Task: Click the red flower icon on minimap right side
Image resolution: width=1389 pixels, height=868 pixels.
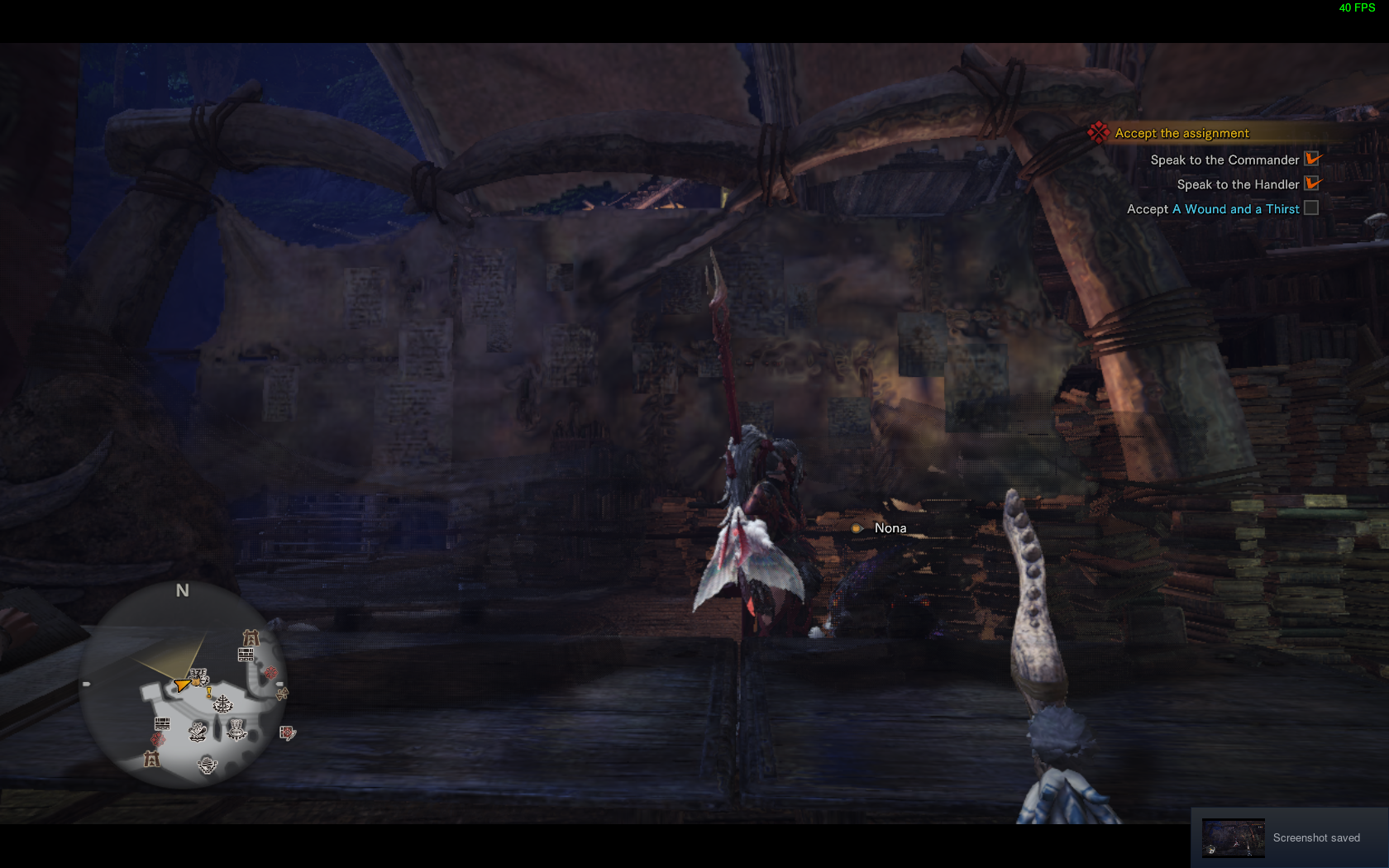Action: click(x=271, y=672)
